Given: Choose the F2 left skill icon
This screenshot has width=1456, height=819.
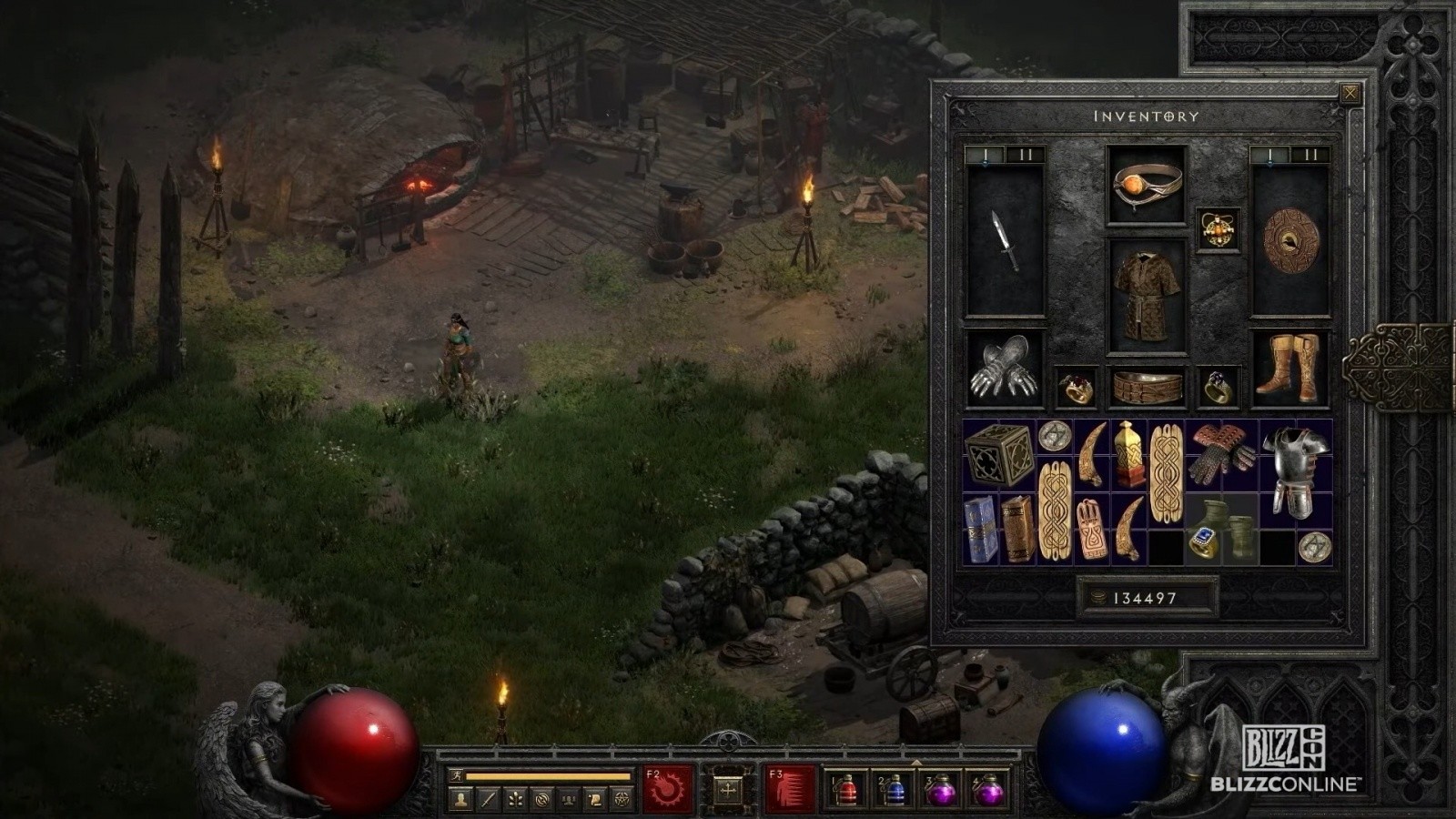Looking at the screenshot, I should click(669, 789).
